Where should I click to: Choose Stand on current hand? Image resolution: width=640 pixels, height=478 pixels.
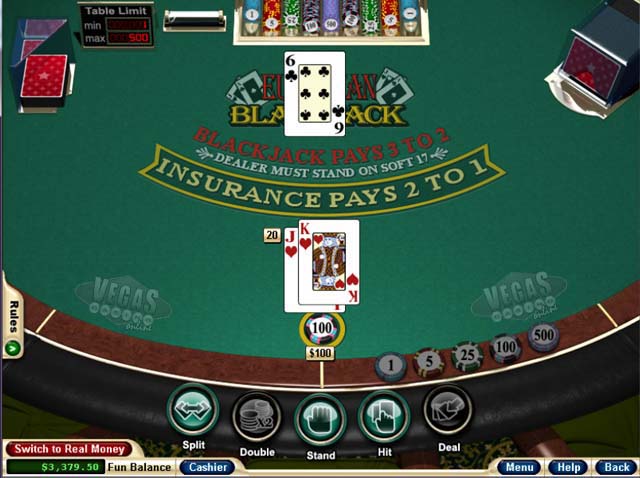coord(320,417)
